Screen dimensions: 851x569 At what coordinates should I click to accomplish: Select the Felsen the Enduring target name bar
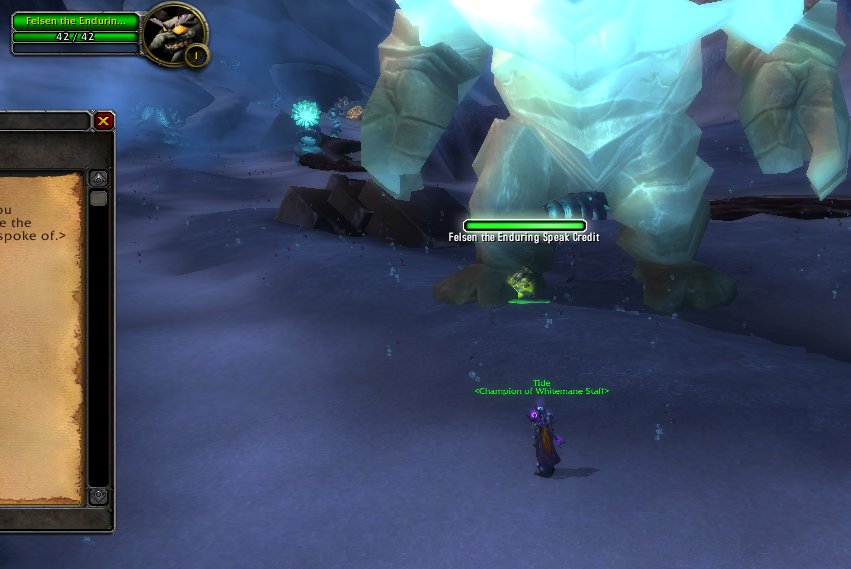75,21
